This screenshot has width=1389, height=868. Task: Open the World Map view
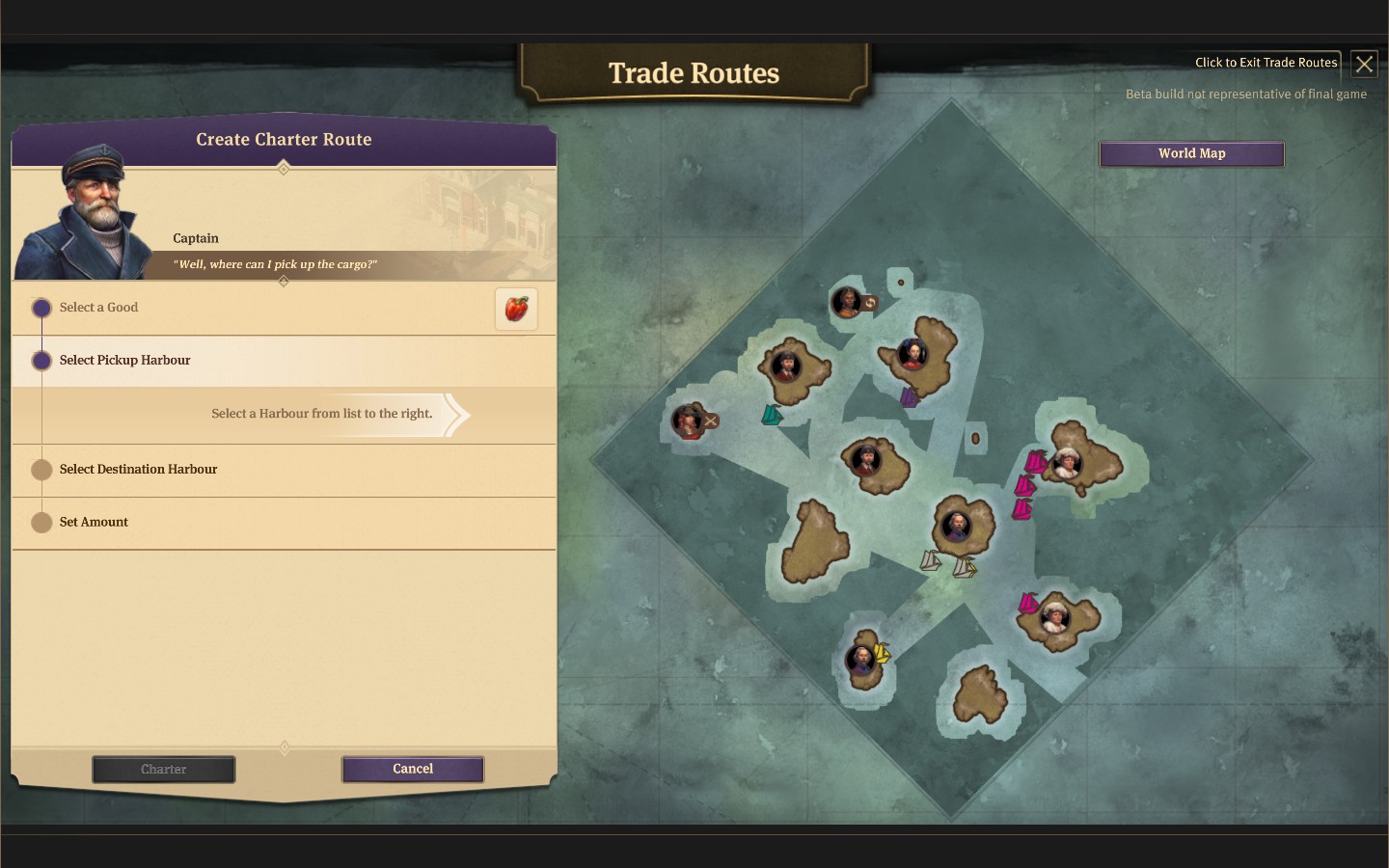click(1191, 154)
